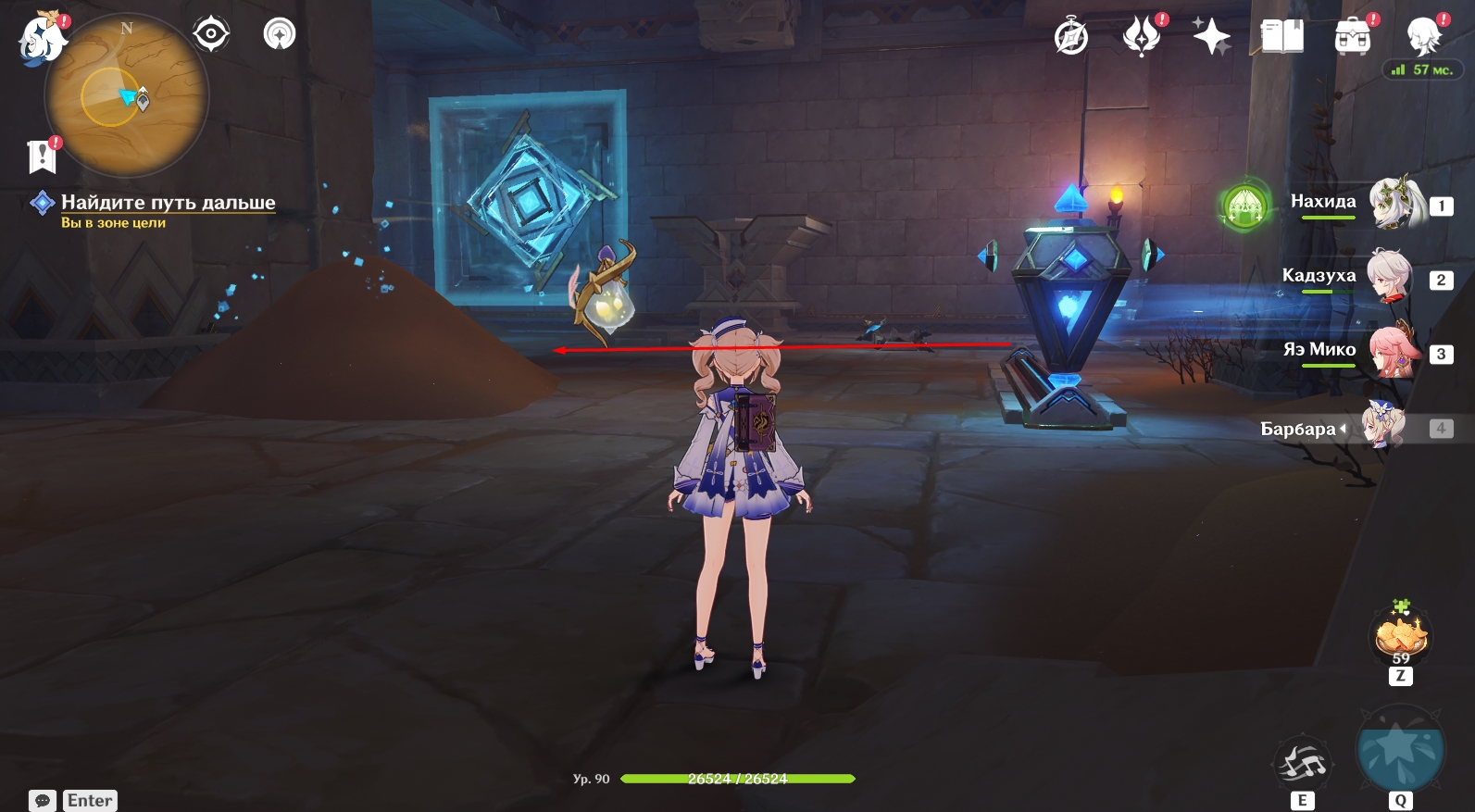This screenshot has height=812, width=1475.
Task: Click the target-shaped icon beside the minimap
Action: point(211,34)
